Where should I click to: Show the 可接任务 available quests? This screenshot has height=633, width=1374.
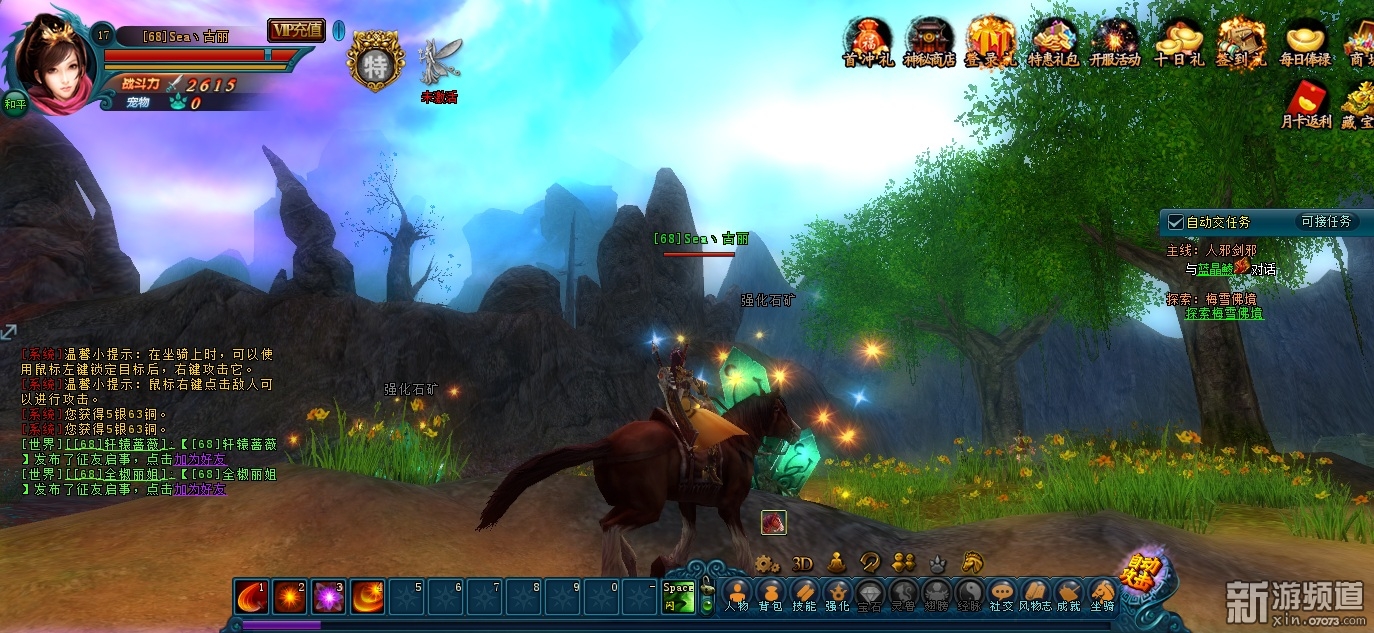[1326, 222]
